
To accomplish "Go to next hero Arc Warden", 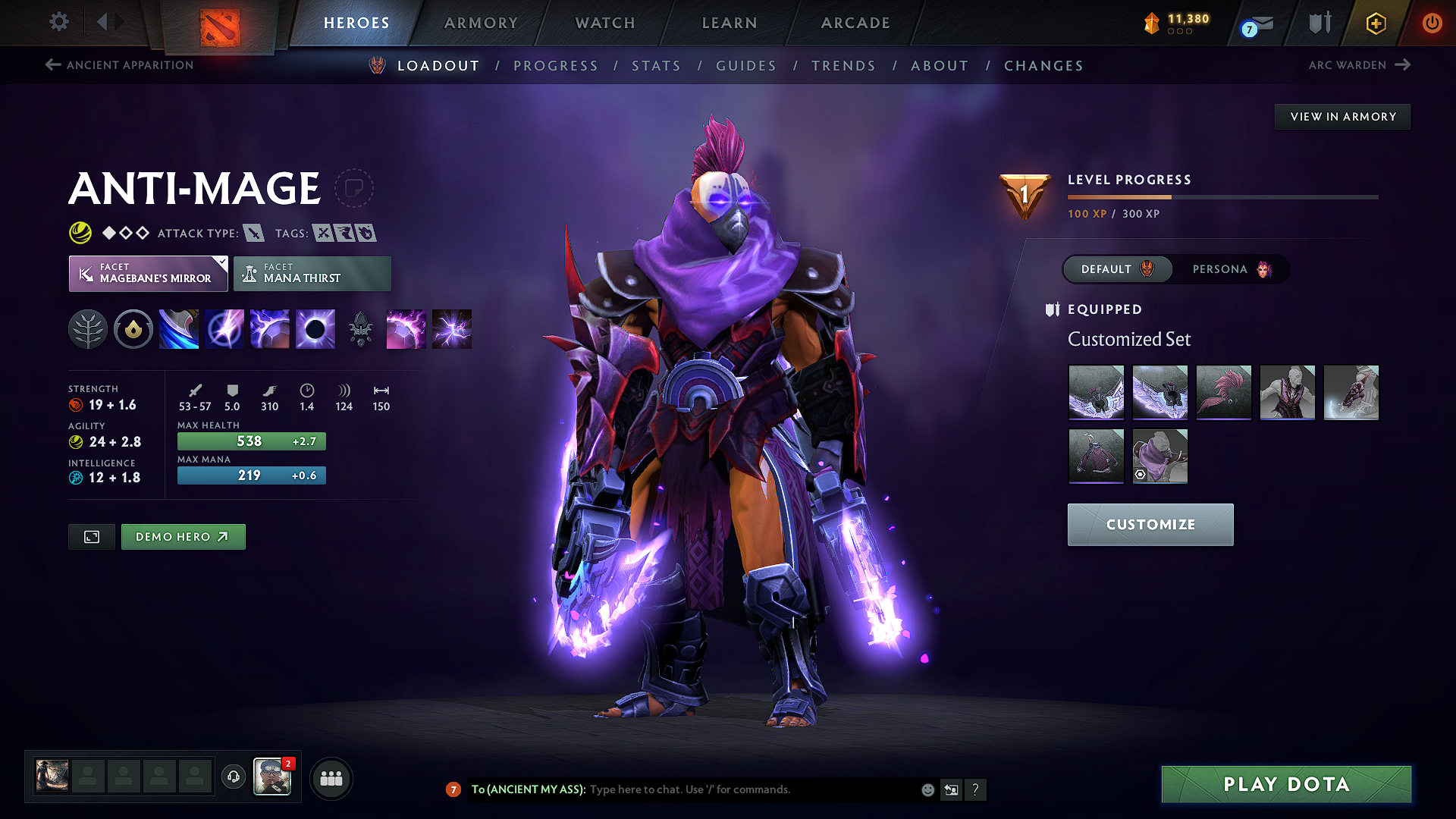I will pyautogui.click(x=1359, y=65).
